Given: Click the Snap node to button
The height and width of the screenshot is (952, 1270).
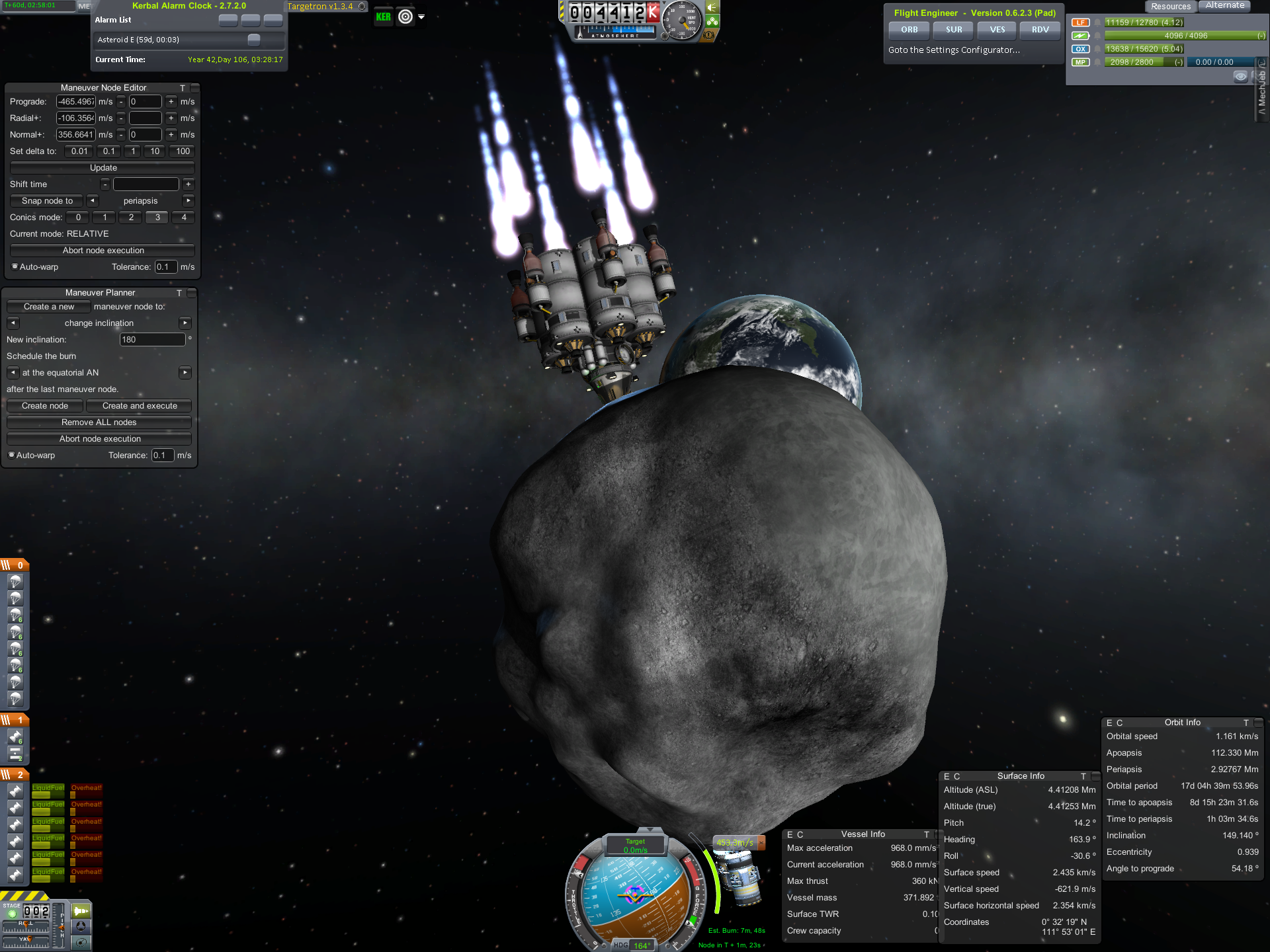Looking at the screenshot, I should (x=47, y=201).
